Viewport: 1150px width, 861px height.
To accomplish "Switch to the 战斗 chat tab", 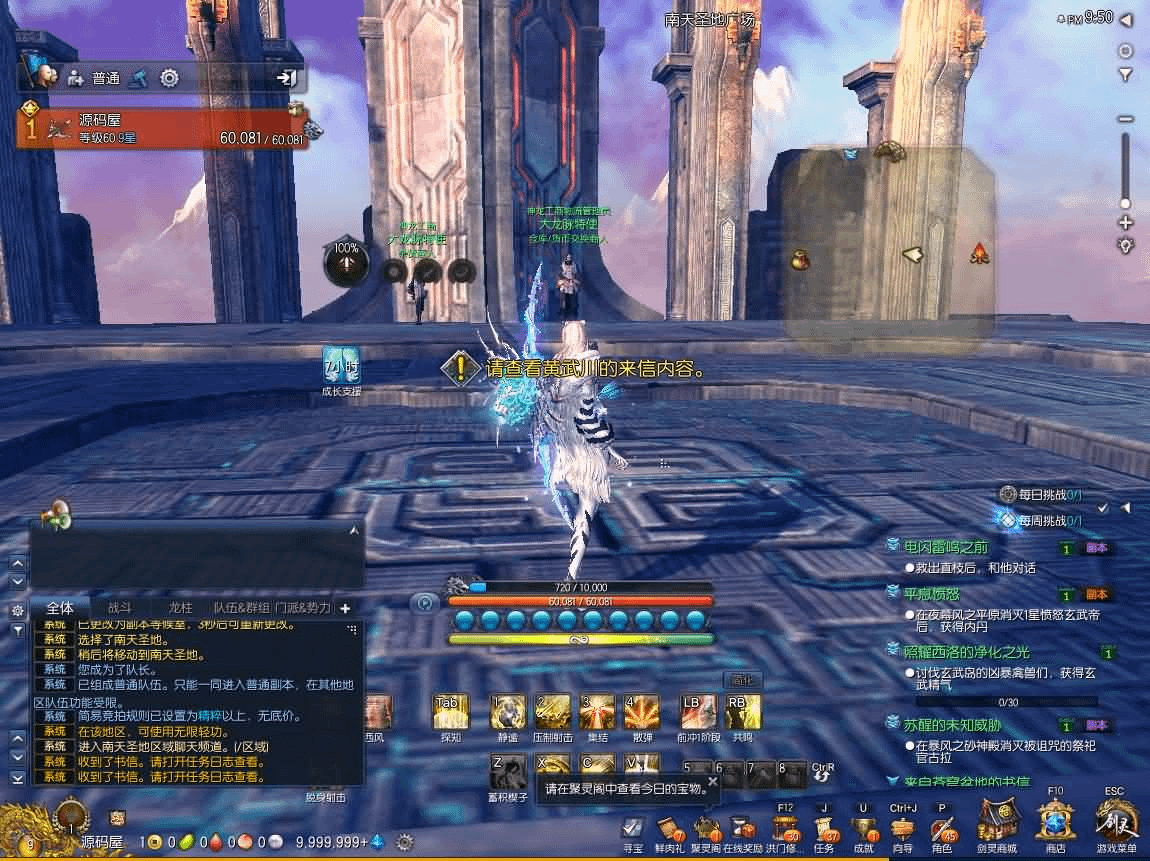I will 120,607.
